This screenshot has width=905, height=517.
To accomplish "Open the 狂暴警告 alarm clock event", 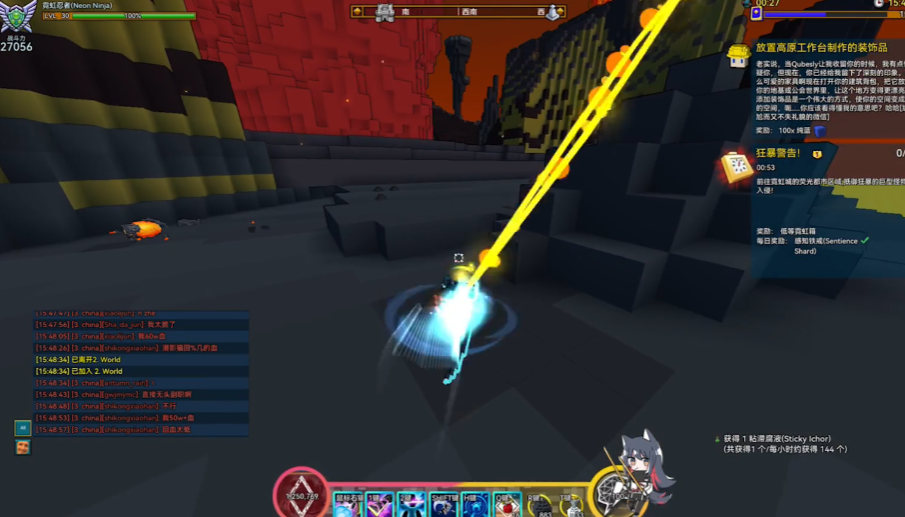I will click(x=738, y=166).
